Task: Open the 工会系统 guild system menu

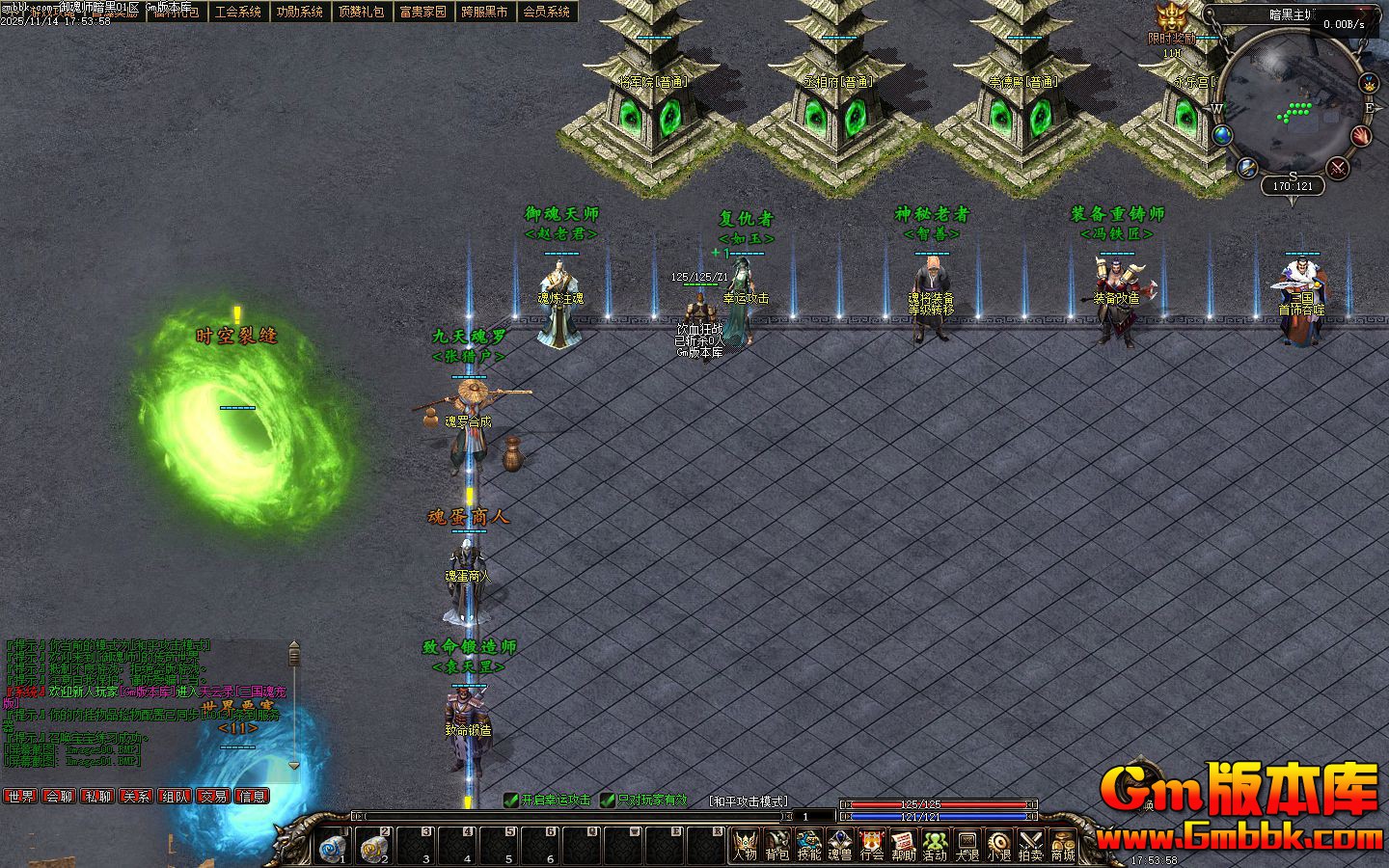Action: click(238, 12)
